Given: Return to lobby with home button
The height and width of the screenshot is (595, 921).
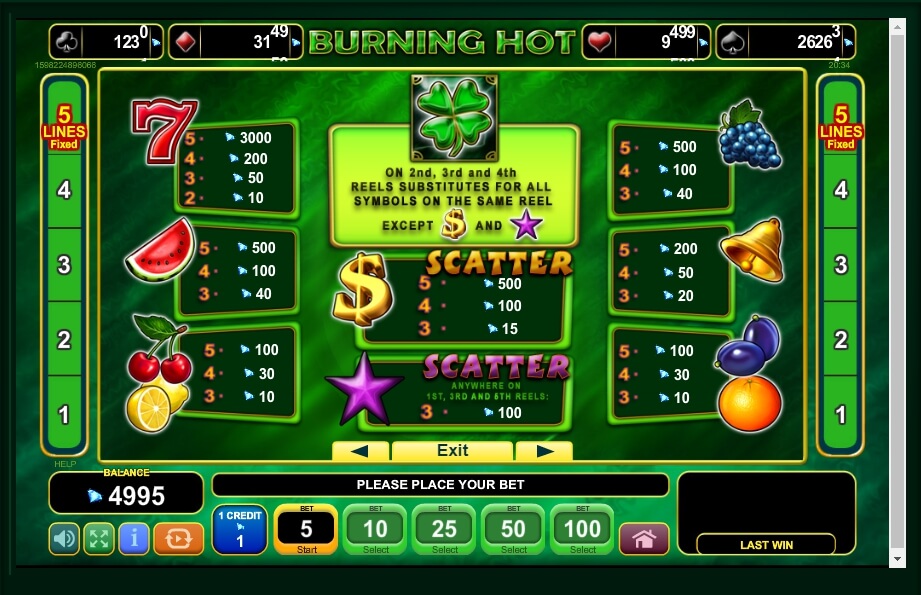Looking at the screenshot, I should (644, 539).
